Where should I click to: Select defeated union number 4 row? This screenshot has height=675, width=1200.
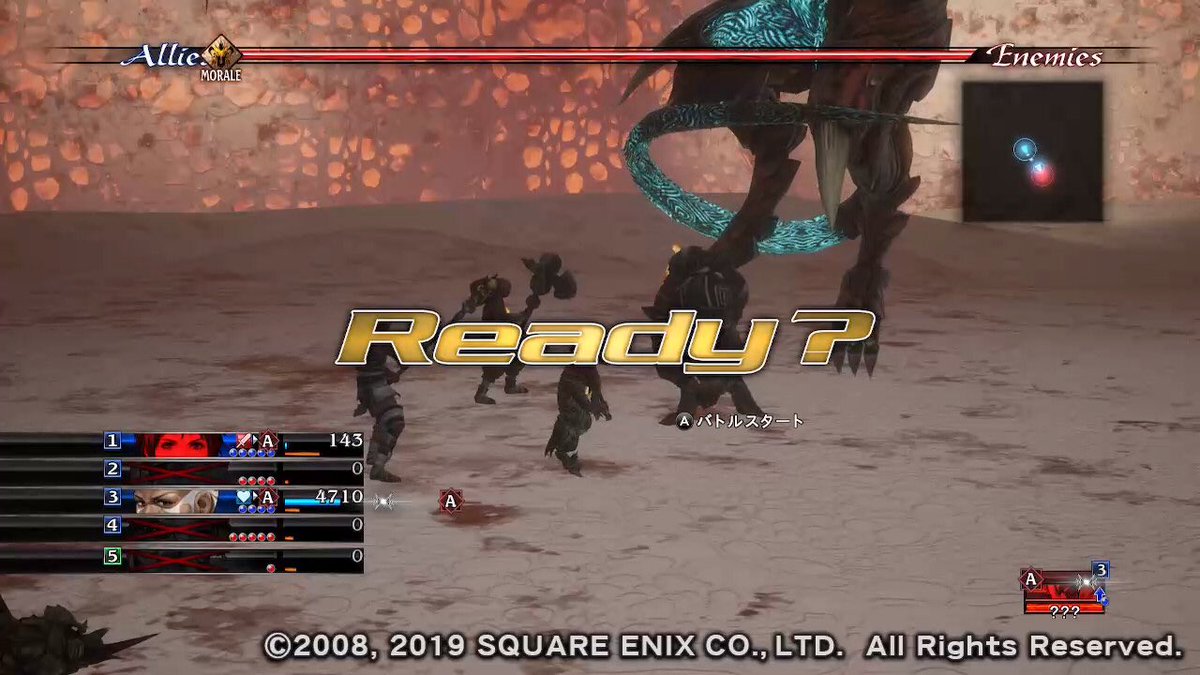[180, 526]
